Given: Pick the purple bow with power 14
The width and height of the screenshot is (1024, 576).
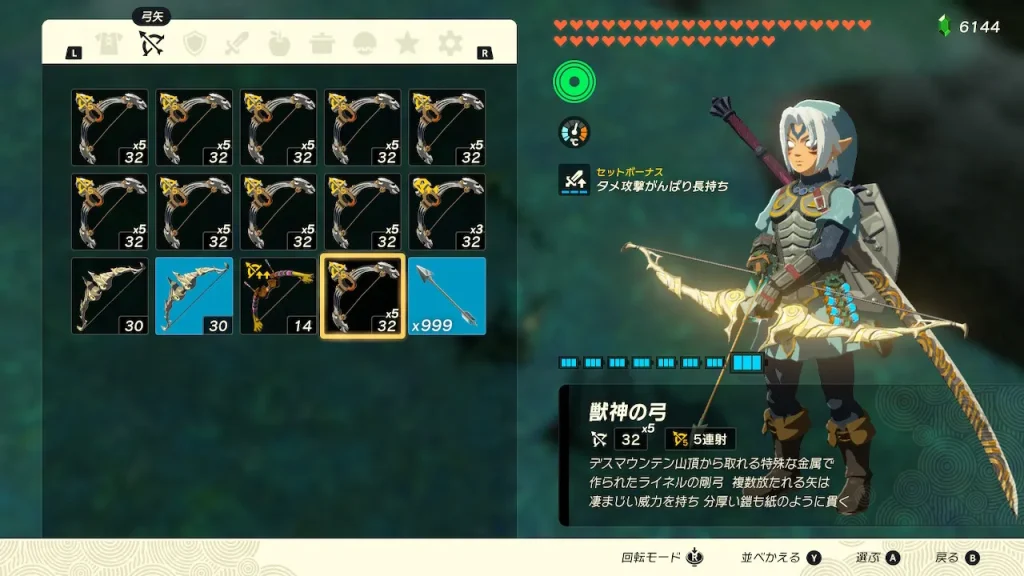Looking at the screenshot, I should [x=278, y=296].
